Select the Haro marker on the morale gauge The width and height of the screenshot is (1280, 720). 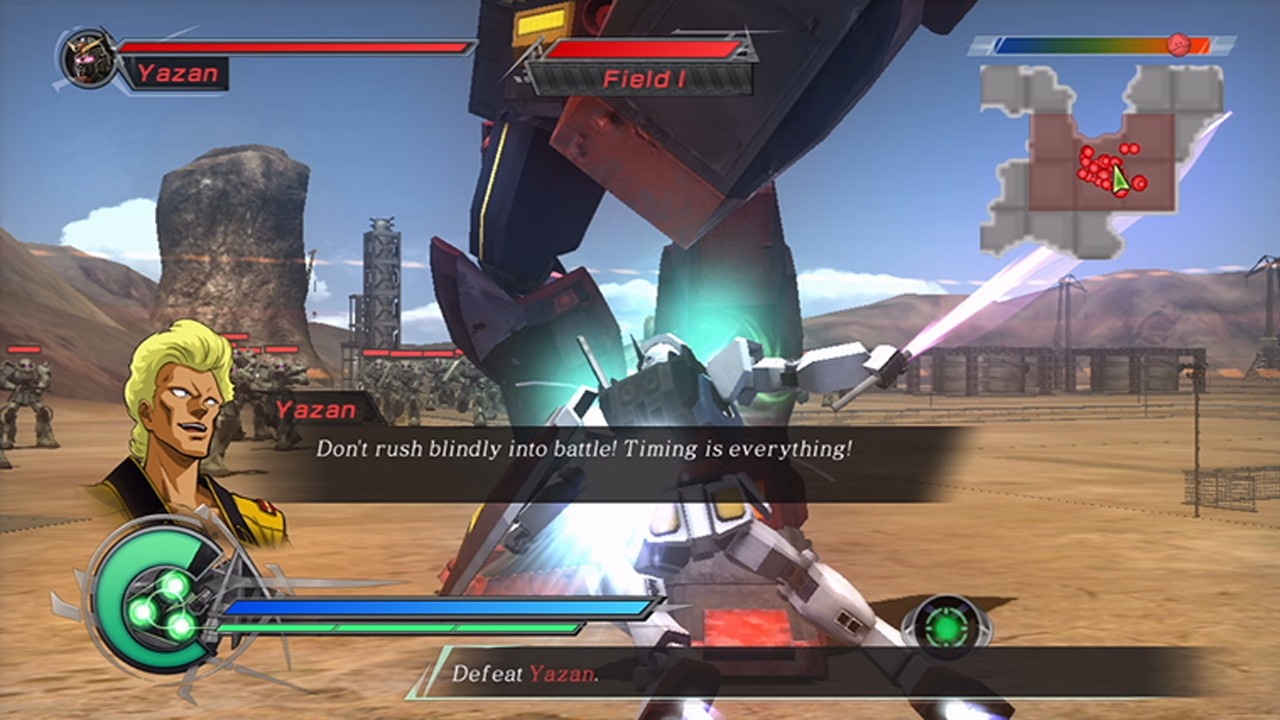(x=1178, y=44)
